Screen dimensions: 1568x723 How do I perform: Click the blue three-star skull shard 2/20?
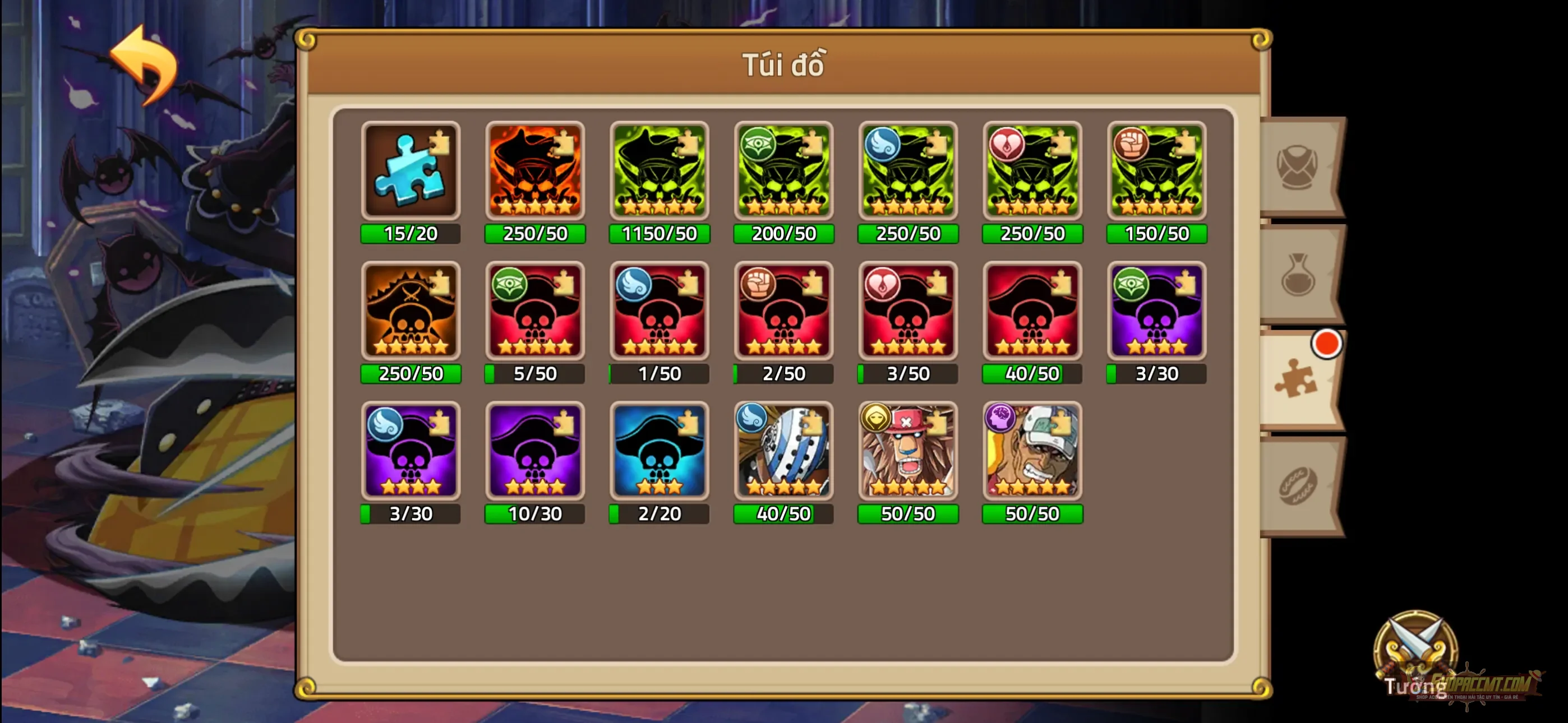point(659,453)
